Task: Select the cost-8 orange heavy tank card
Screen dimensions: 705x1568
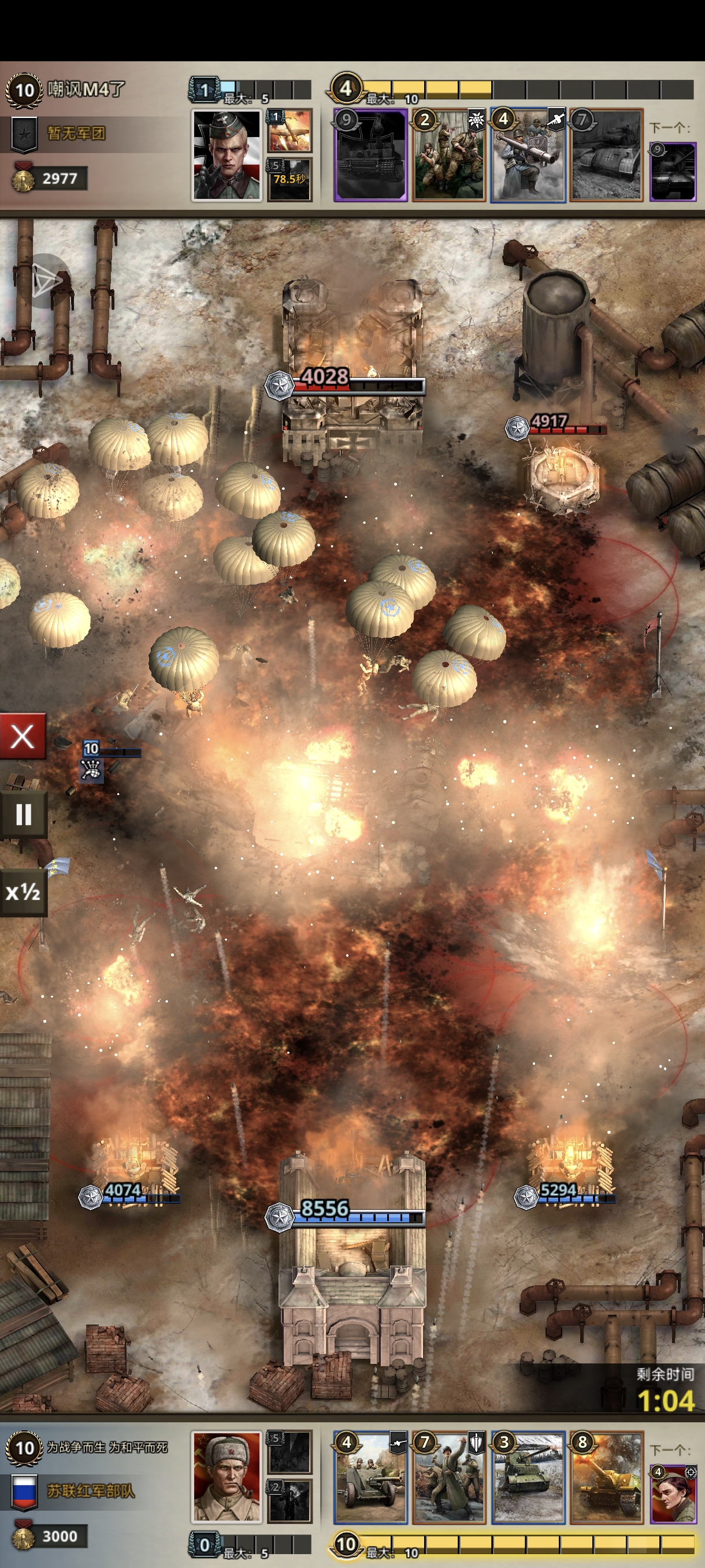Action: pyautogui.click(x=606, y=1476)
